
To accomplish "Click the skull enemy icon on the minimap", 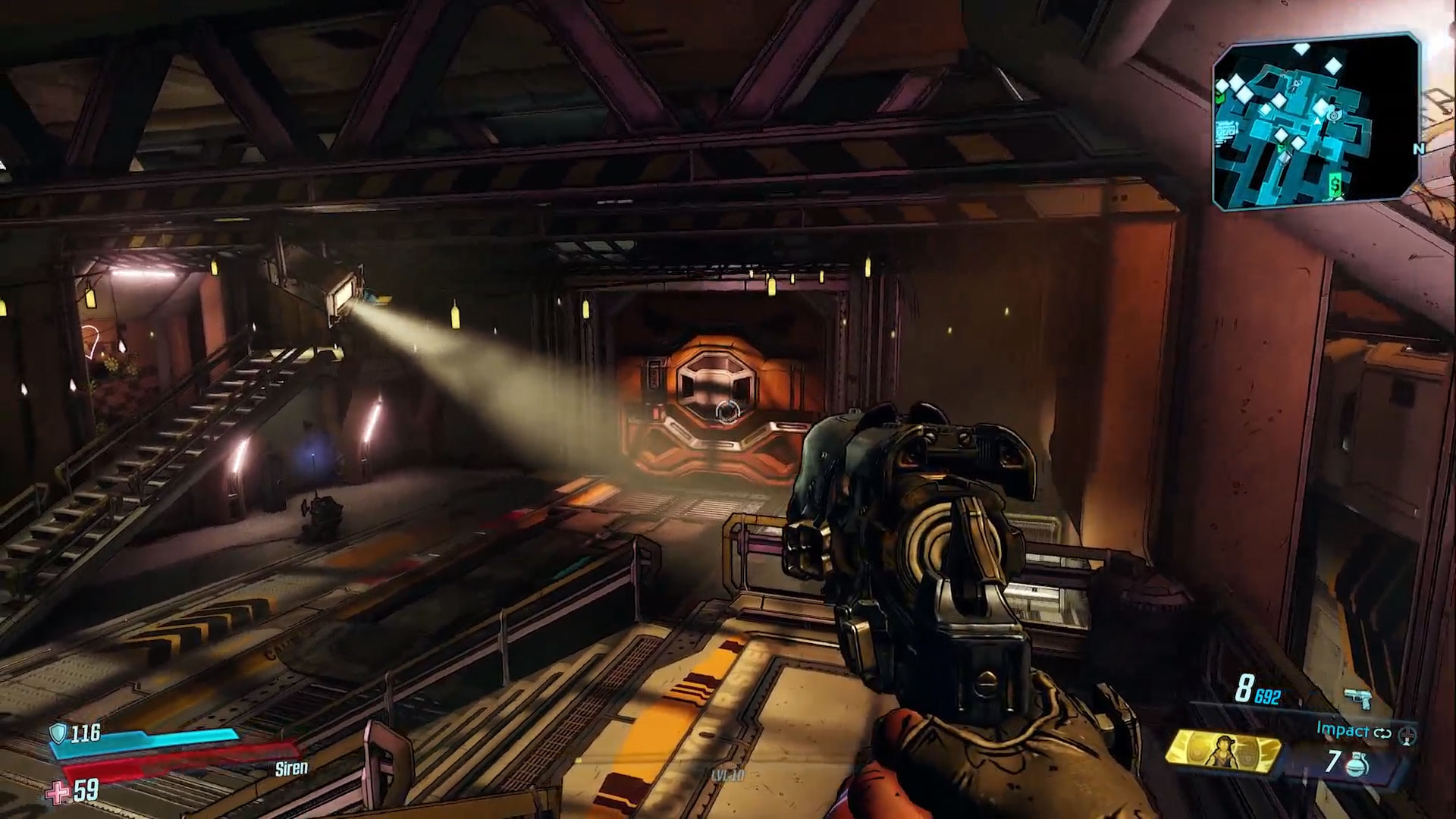I will (x=1297, y=85).
